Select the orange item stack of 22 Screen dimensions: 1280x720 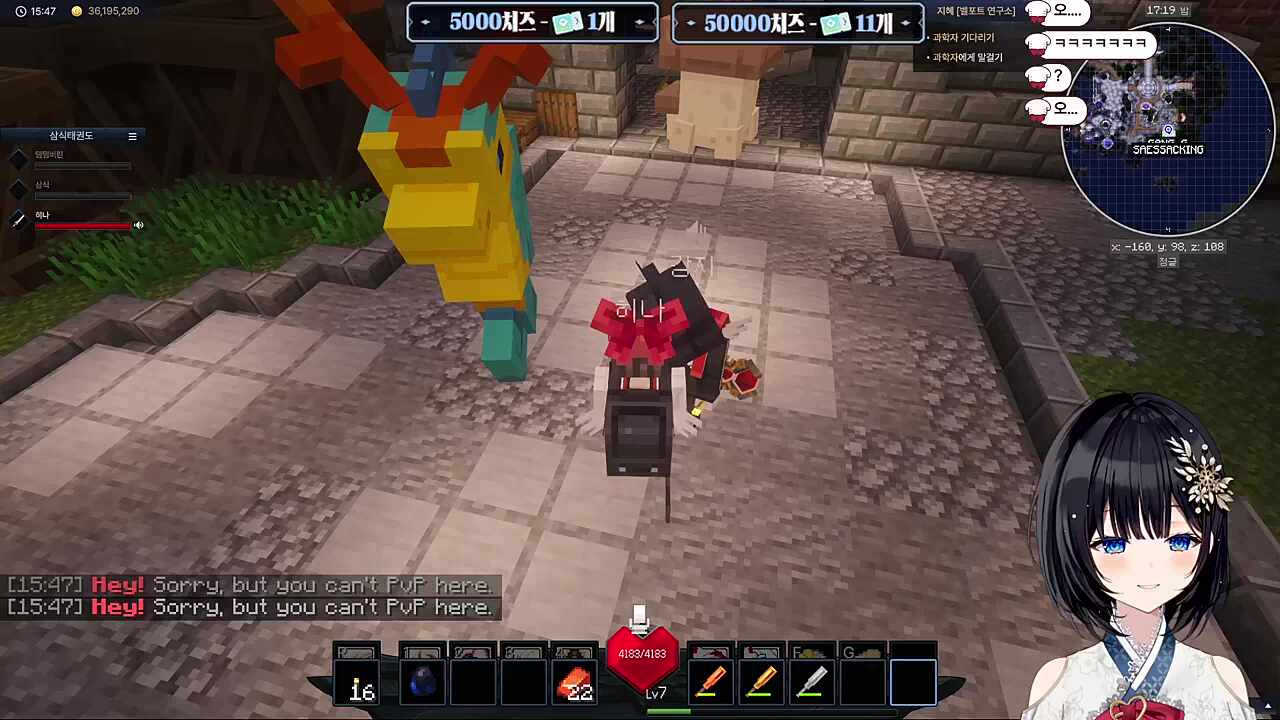[x=574, y=683]
